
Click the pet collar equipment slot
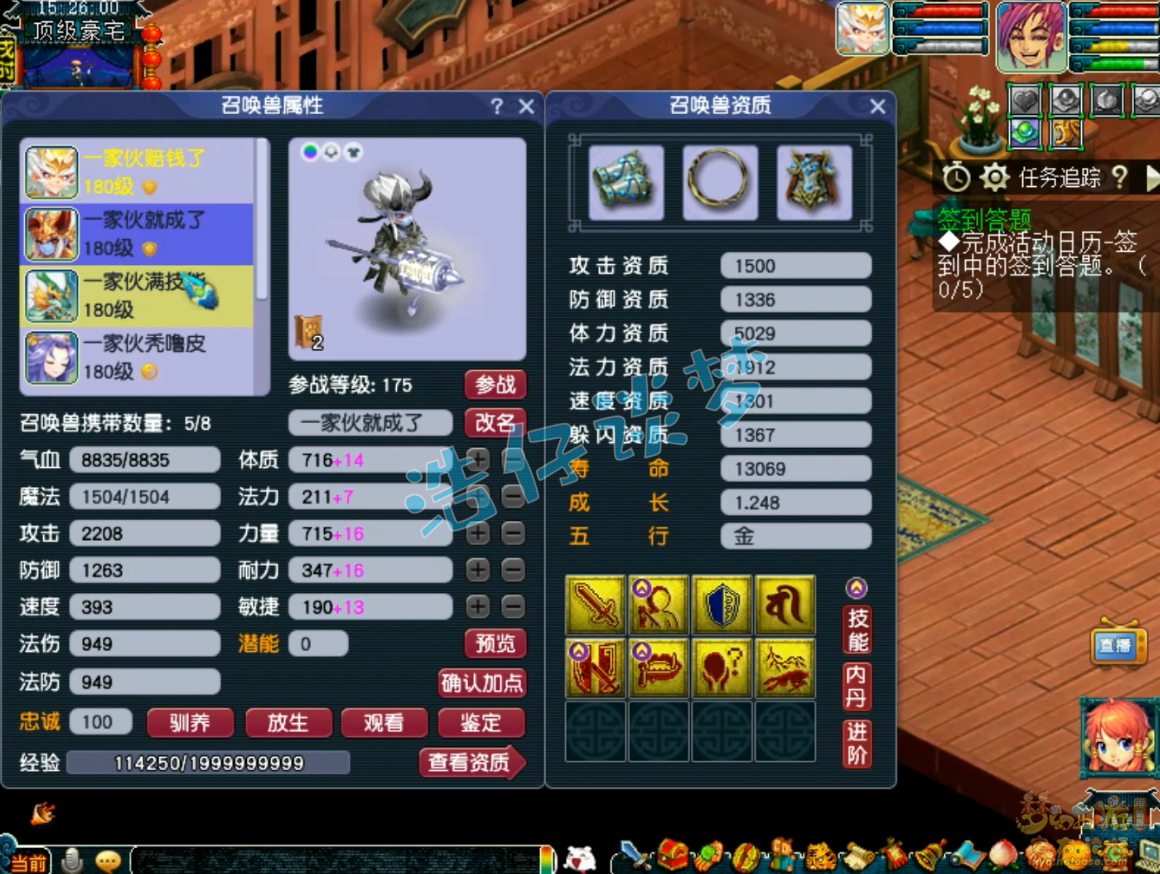[x=720, y=182]
